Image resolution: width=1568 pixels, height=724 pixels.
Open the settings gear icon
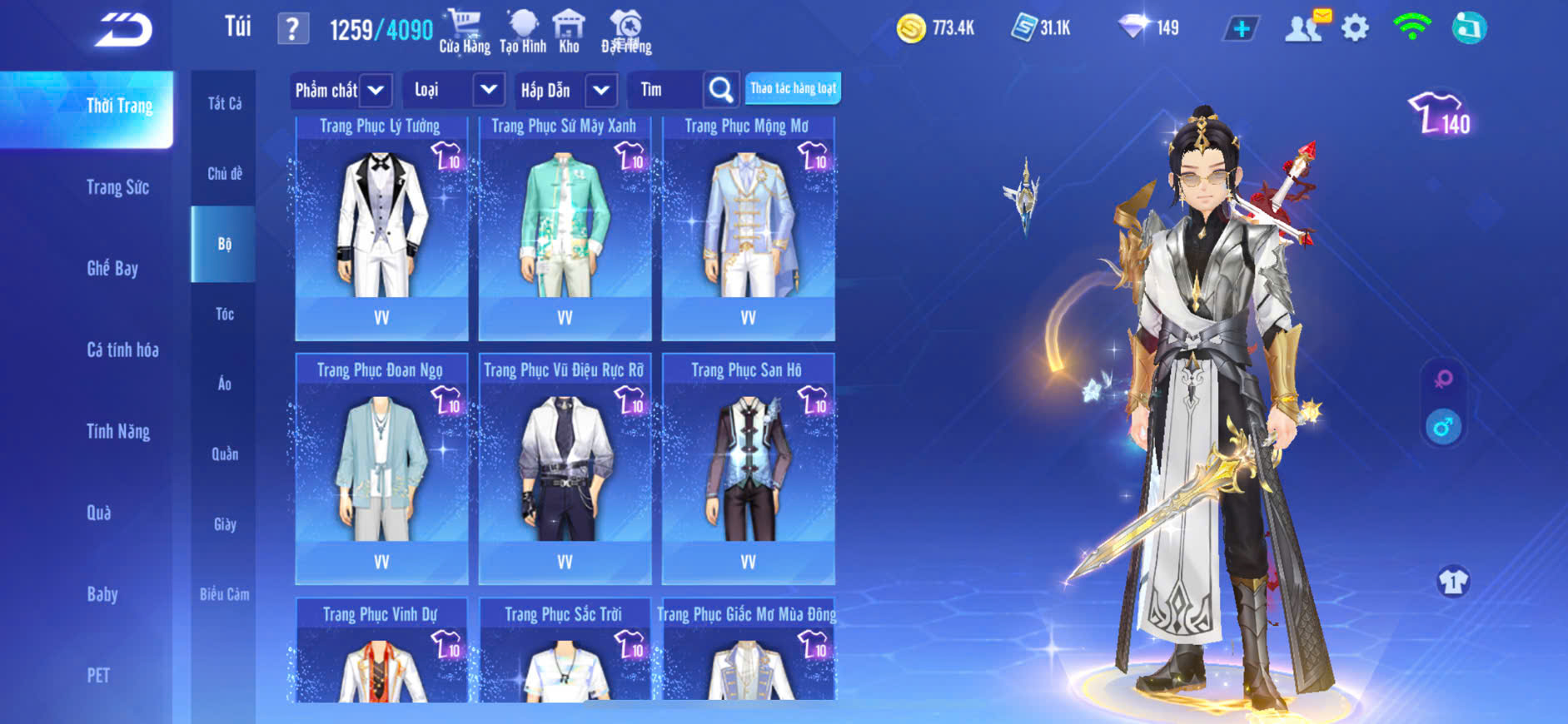(x=1355, y=28)
